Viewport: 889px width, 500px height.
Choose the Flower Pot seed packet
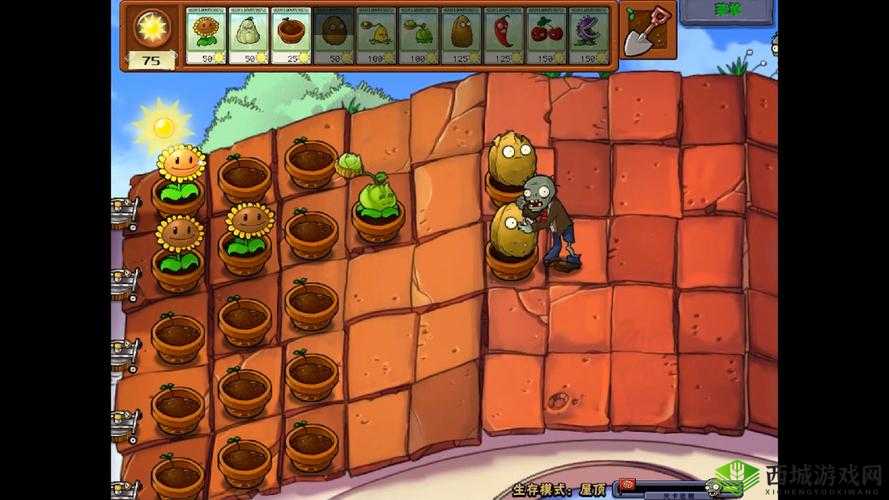pos(290,35)
